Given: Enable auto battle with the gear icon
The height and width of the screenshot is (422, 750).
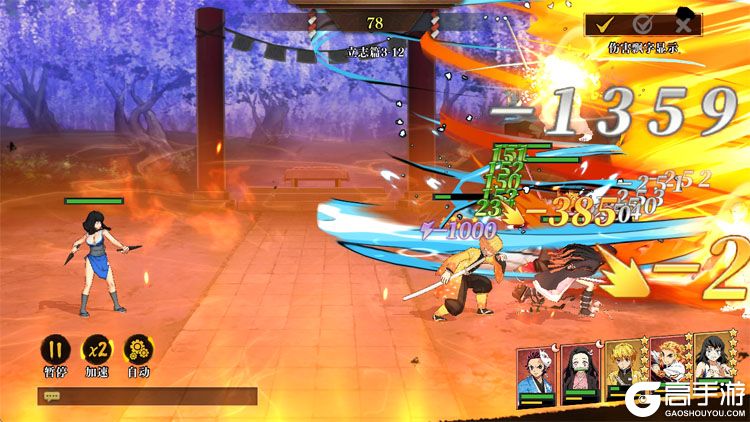Looking at the screenshot, I should pos(138,350).
